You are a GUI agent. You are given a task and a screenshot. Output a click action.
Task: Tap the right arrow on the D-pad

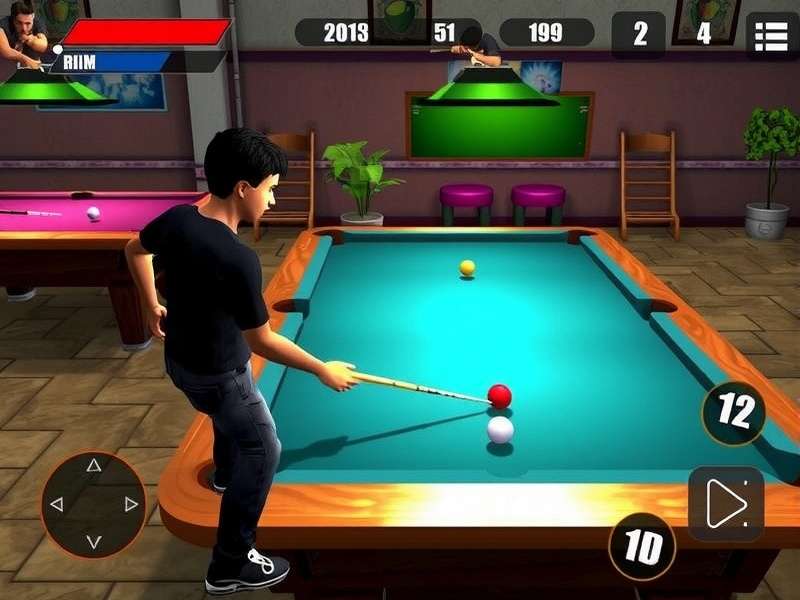131,504
